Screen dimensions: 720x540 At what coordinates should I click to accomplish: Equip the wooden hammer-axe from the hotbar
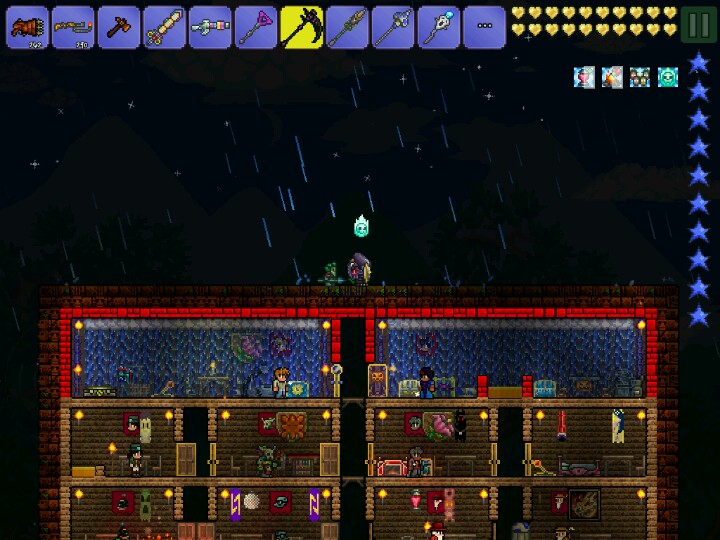pos(119,27)
